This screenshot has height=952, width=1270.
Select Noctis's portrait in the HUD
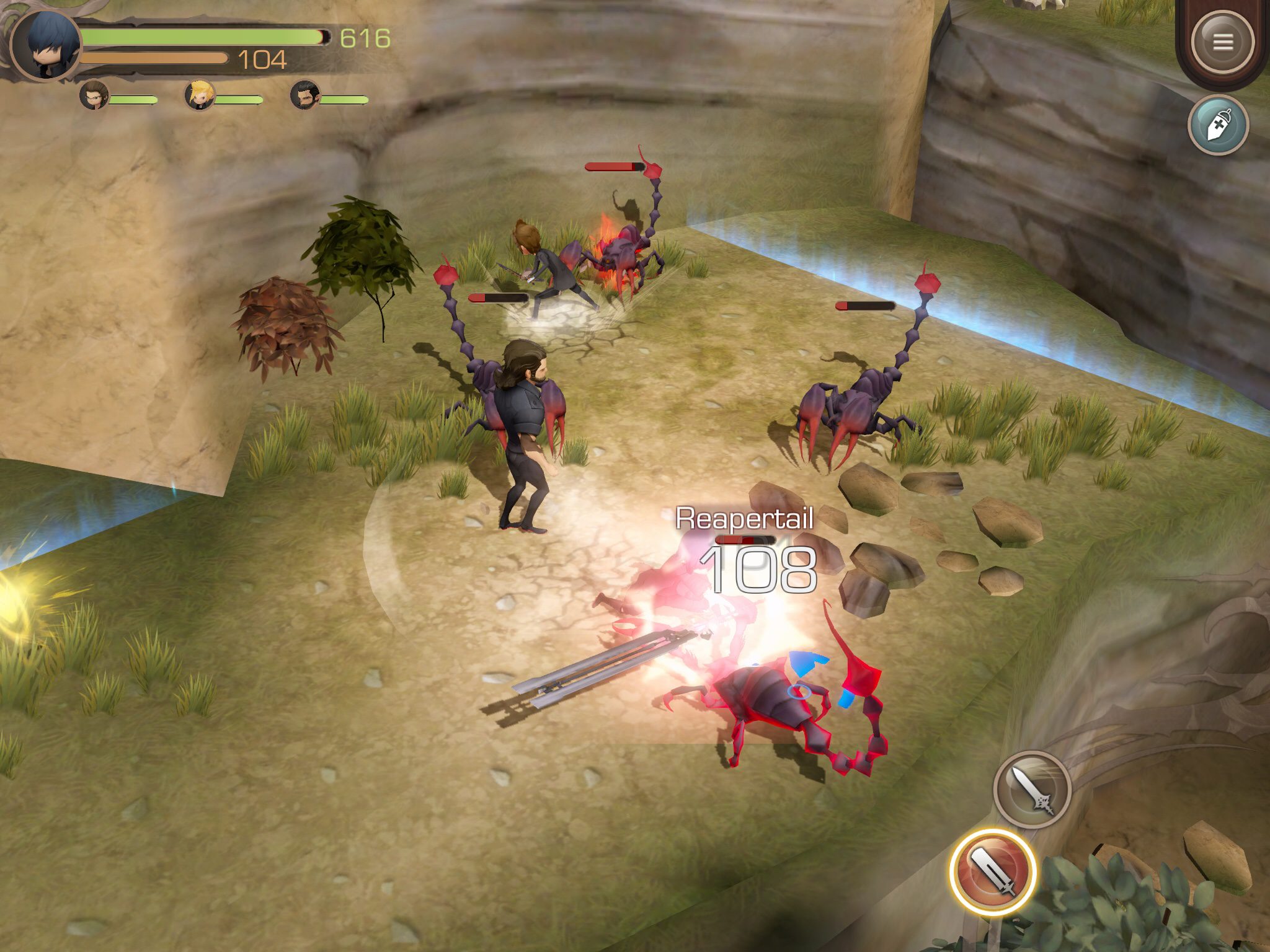click(x=47, y=45)
